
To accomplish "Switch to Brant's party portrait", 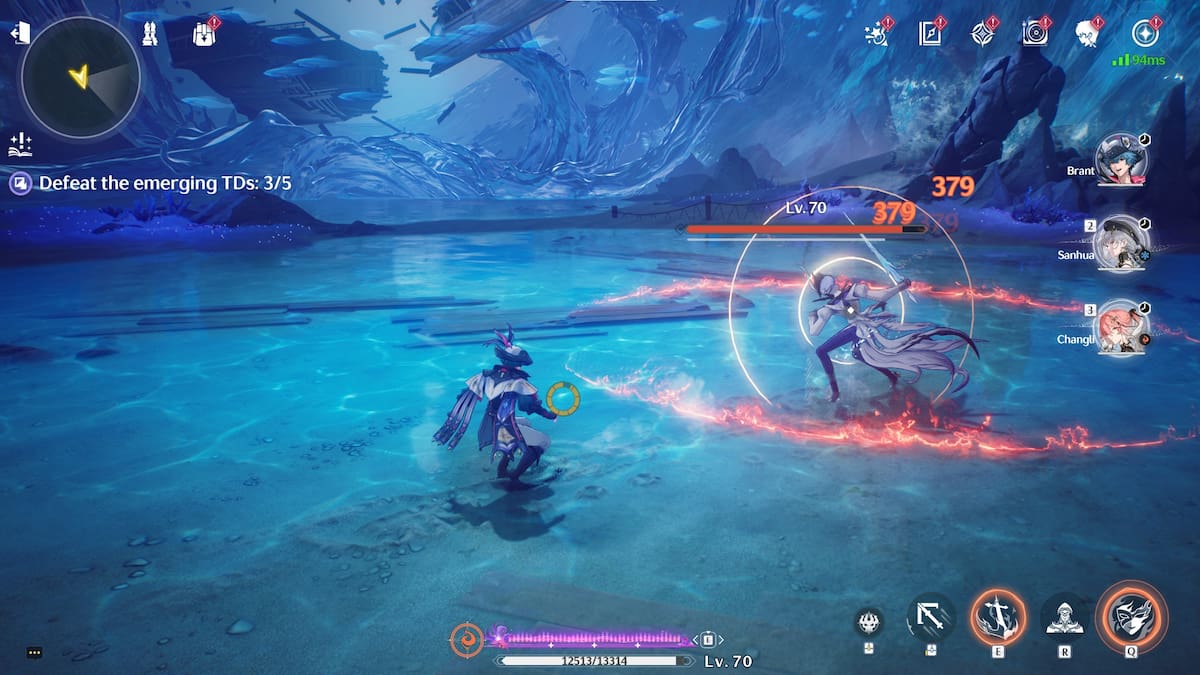I will [1119, 159].
